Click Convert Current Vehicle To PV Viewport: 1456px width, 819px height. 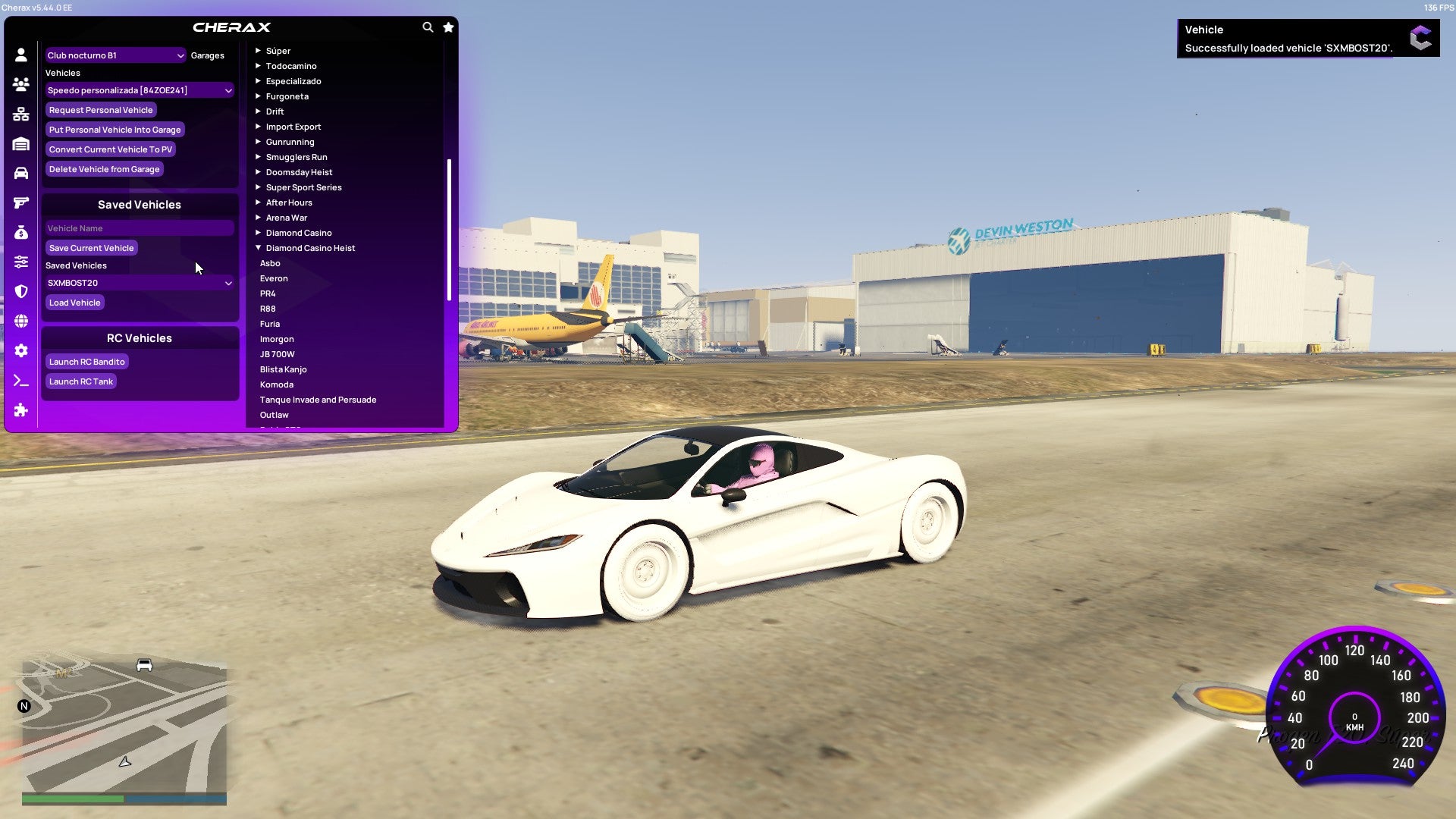pos(109,149)
